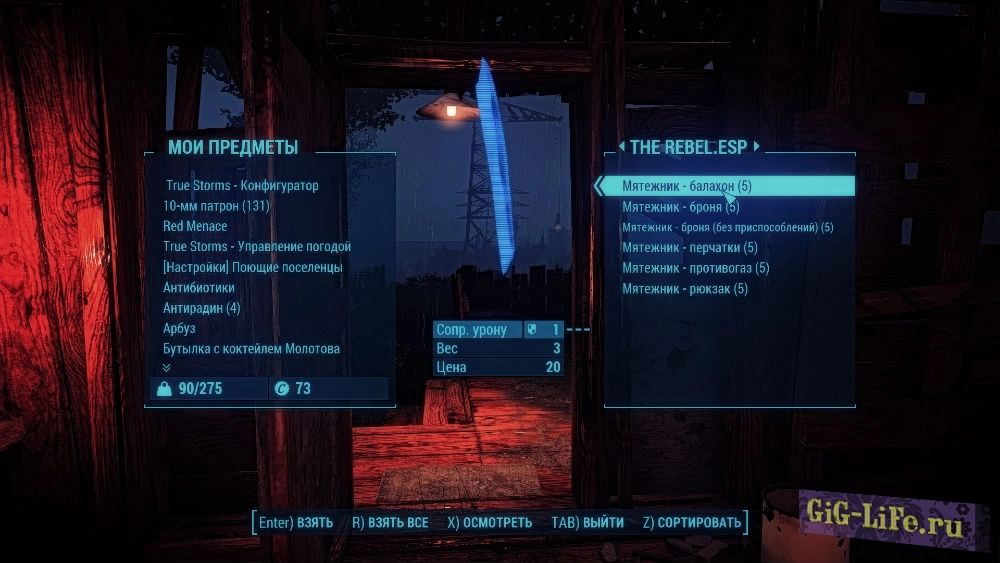Pick Мятежник - броня (без приспособлений)

[727, 227]
